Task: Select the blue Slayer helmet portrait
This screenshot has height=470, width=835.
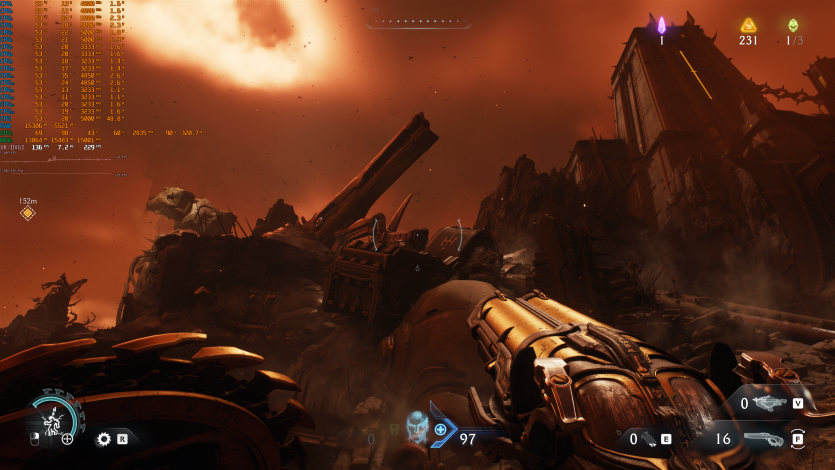Action: pos(417,428)
